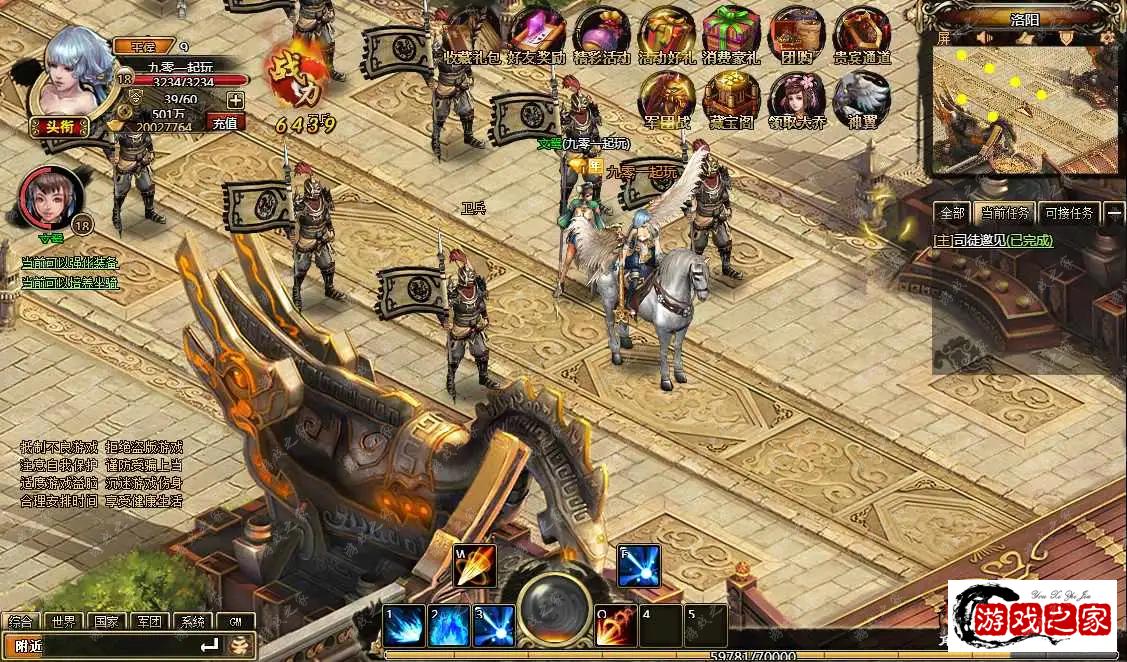
Task: Open the 消费豪礼 green-ribbon gift box
Action: tap(731, 34)
